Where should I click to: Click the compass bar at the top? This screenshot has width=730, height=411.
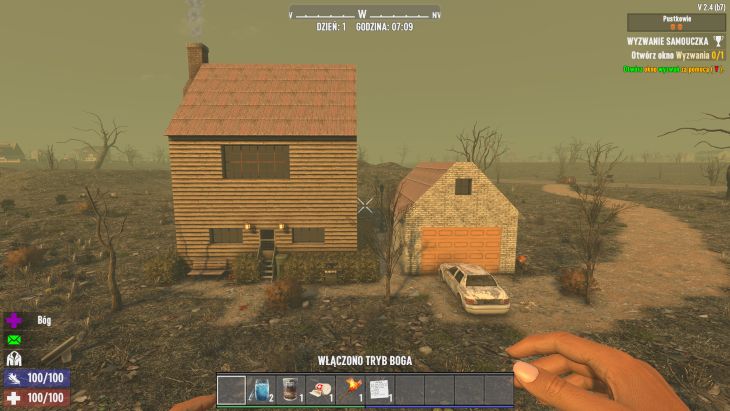[x=364, y=14]
